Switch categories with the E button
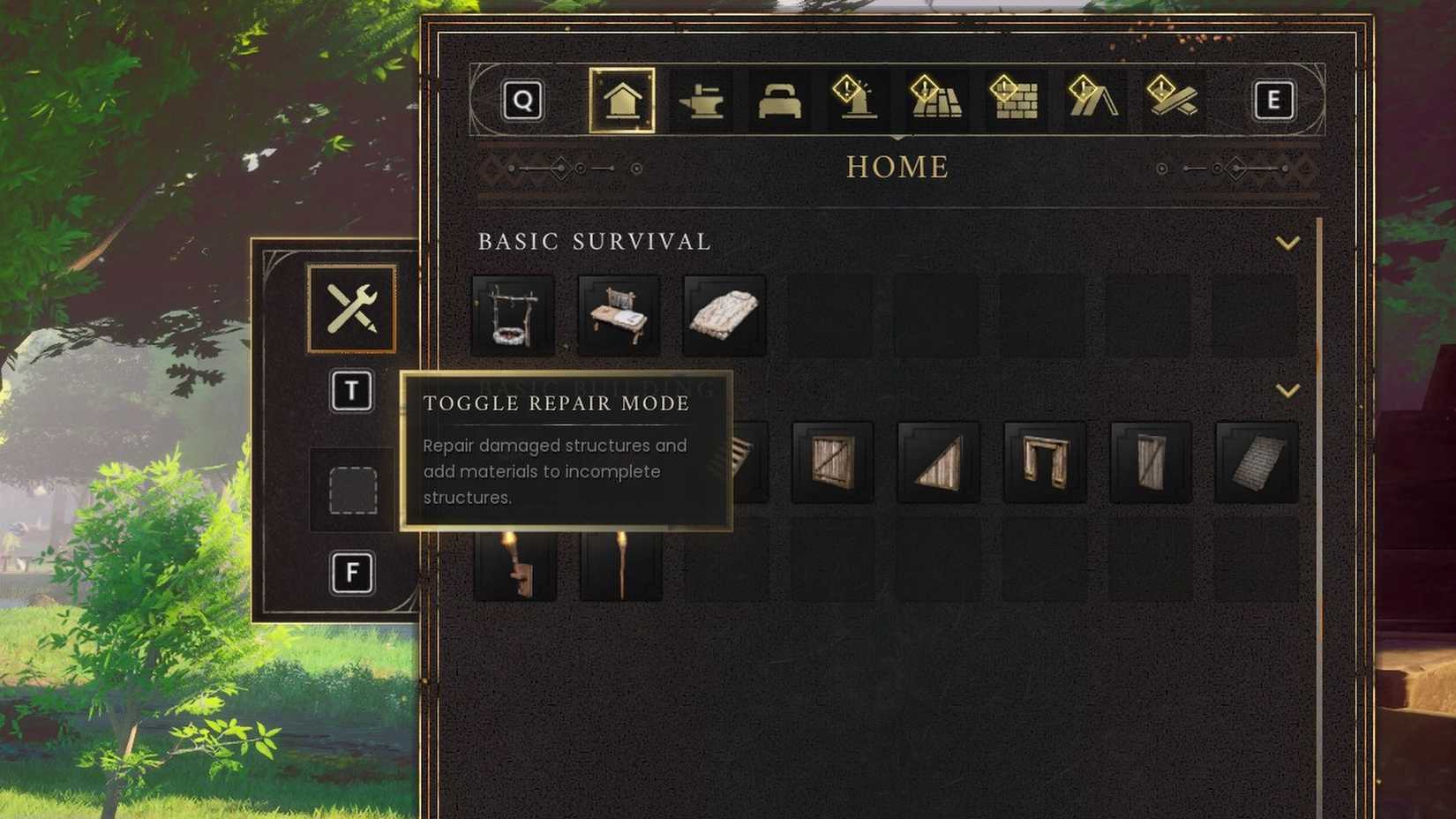The width and height of the screenshot is (1456, 819). 1273,100
